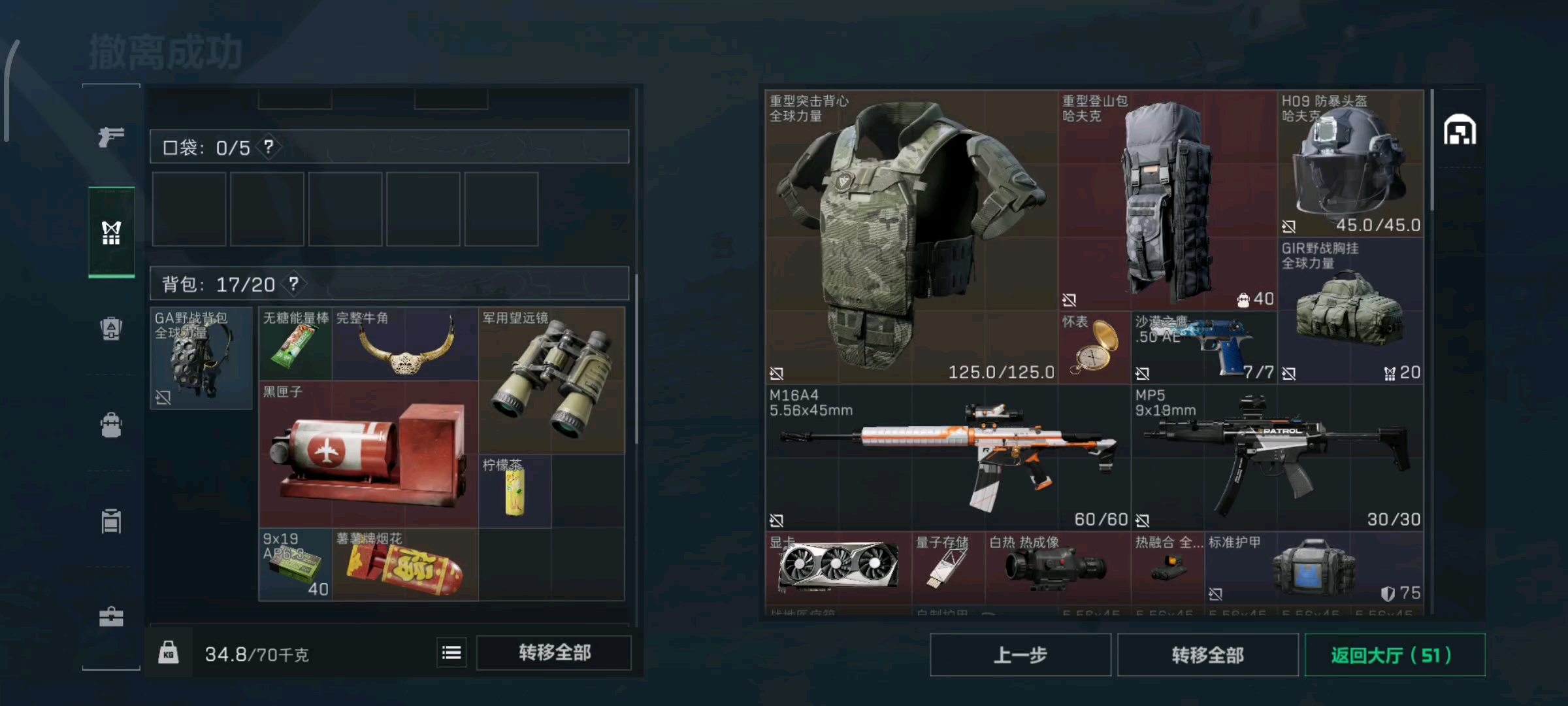Click 返回大厅（51）to return to lobby
The image size is (1568, 706).
1396,655
